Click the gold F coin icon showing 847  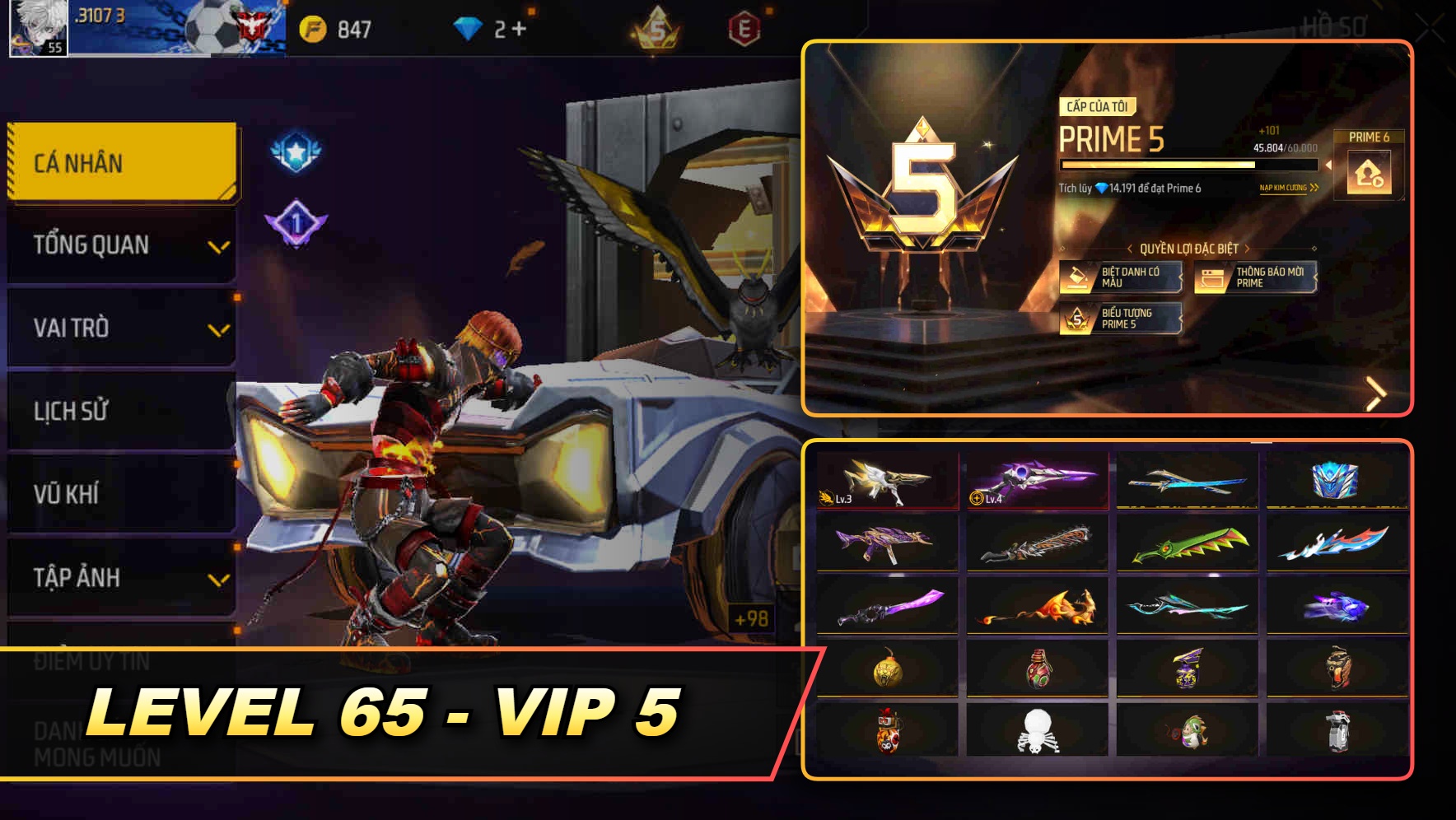point(315,27)
